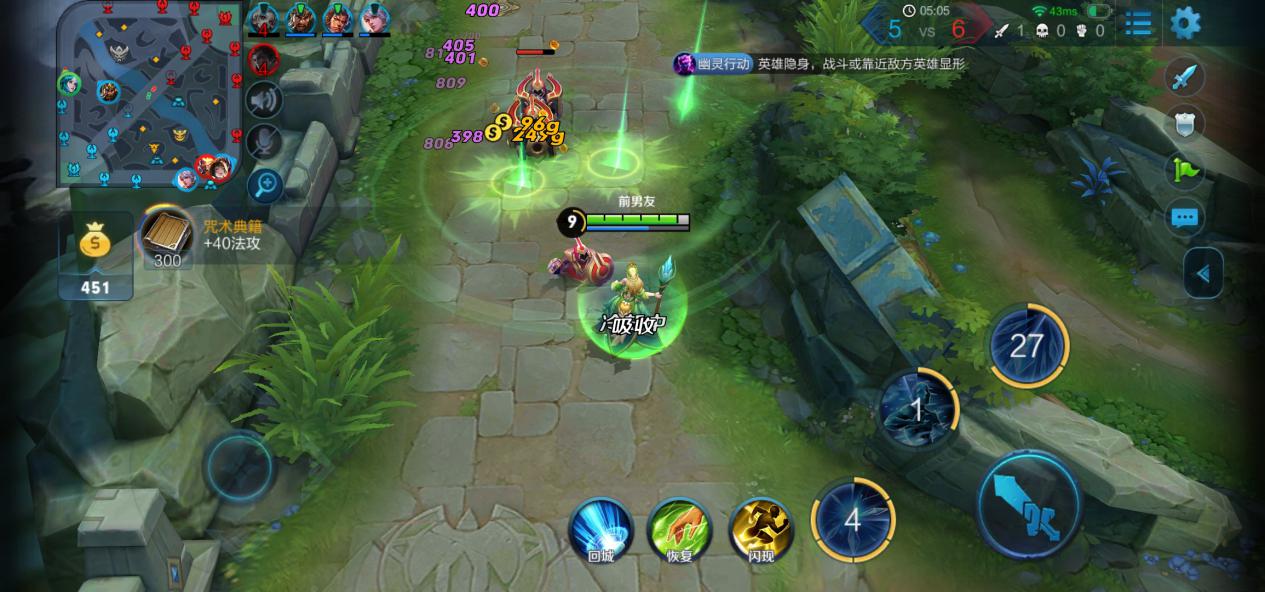The image size is (1265, 592).
Task: Click the magnifier zoom button
Action: coord(264,183)
